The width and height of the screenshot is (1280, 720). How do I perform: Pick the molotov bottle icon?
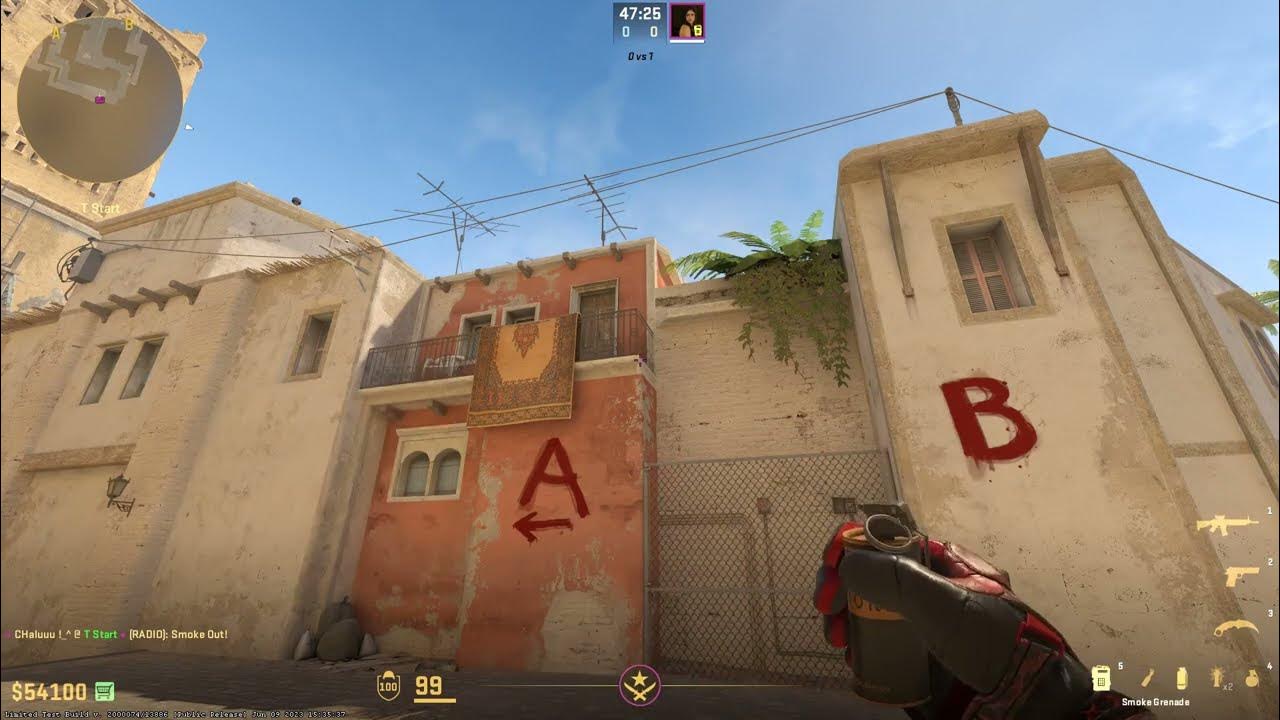(x=1148, y=677)
